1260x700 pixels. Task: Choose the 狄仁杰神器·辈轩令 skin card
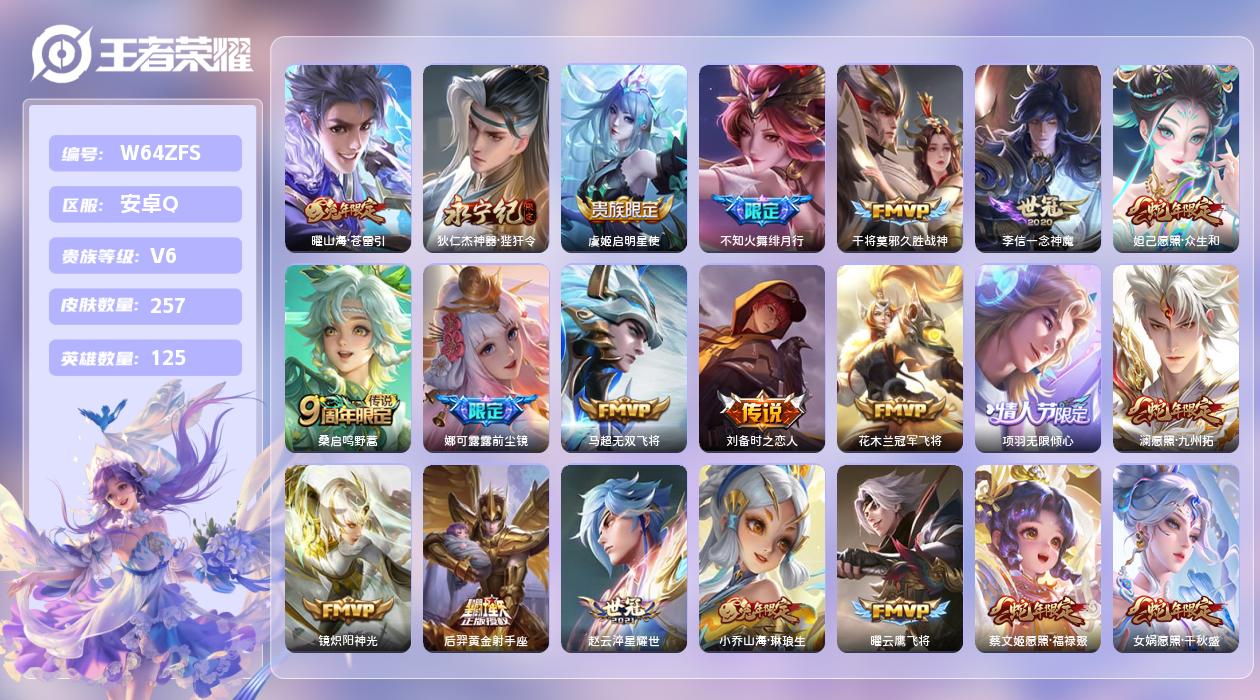(x=486, y=158)
